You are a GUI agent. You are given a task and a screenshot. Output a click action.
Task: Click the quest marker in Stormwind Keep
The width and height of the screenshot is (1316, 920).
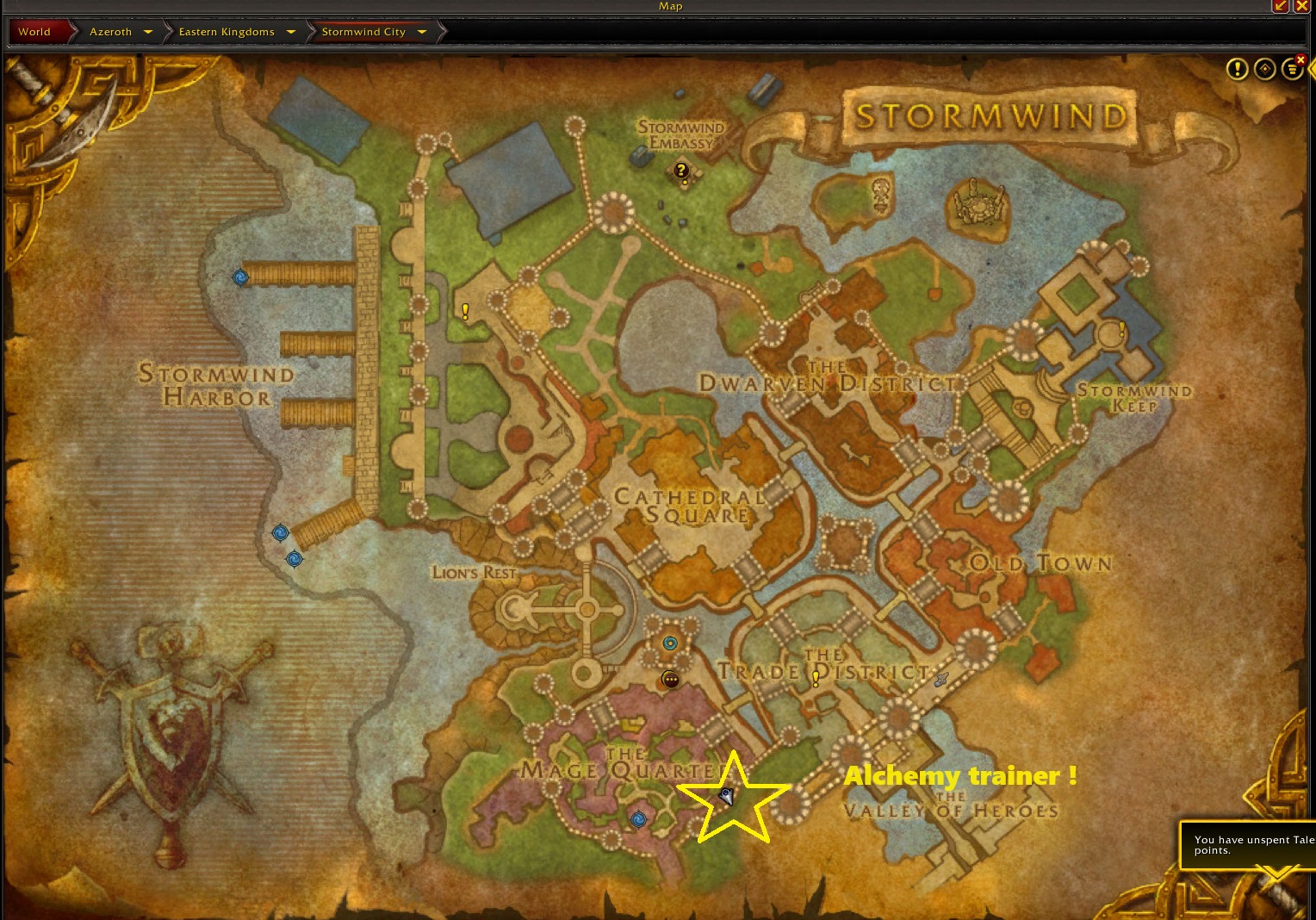tap(1121, 329)
